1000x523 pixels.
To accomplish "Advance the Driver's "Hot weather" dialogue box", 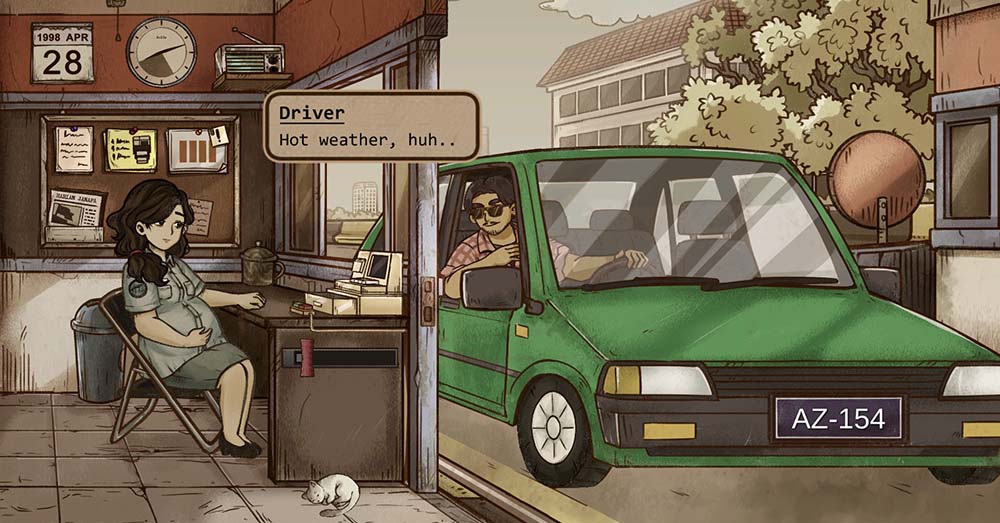I will tap(371, 126).
